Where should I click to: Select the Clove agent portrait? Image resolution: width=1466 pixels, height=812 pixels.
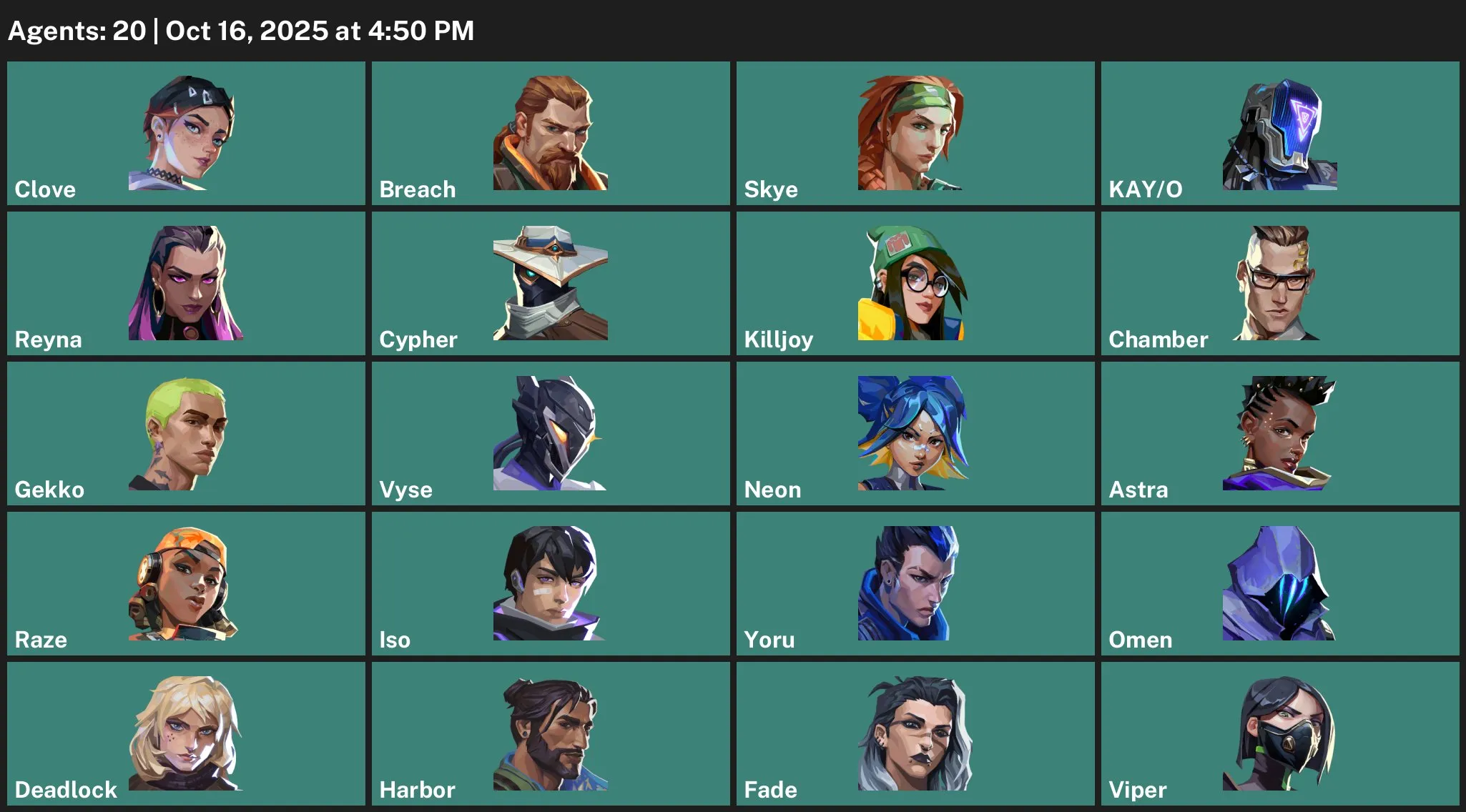point(187,134)
